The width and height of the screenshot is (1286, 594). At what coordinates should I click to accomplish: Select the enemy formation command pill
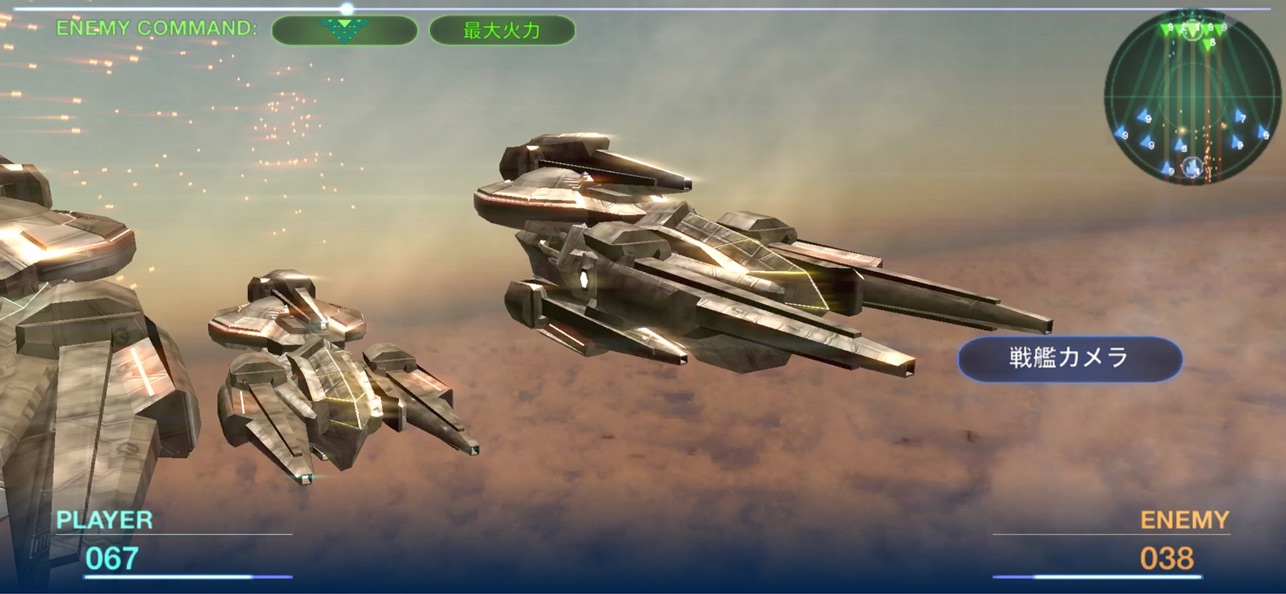pyautogui.click(x=344, y=30)
